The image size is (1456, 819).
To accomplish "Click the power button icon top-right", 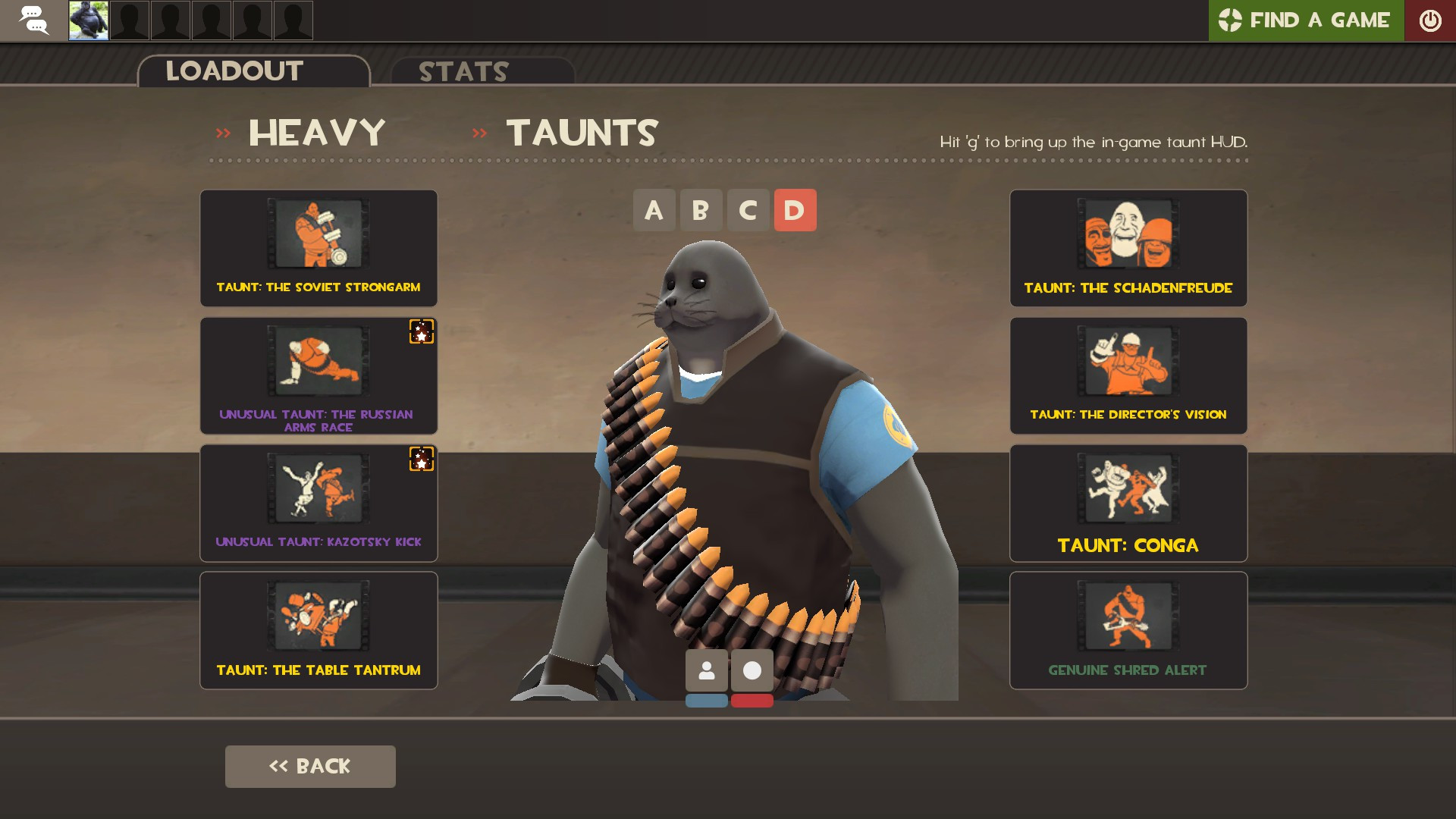I will pyautogui.click(x=1431, y=20).
